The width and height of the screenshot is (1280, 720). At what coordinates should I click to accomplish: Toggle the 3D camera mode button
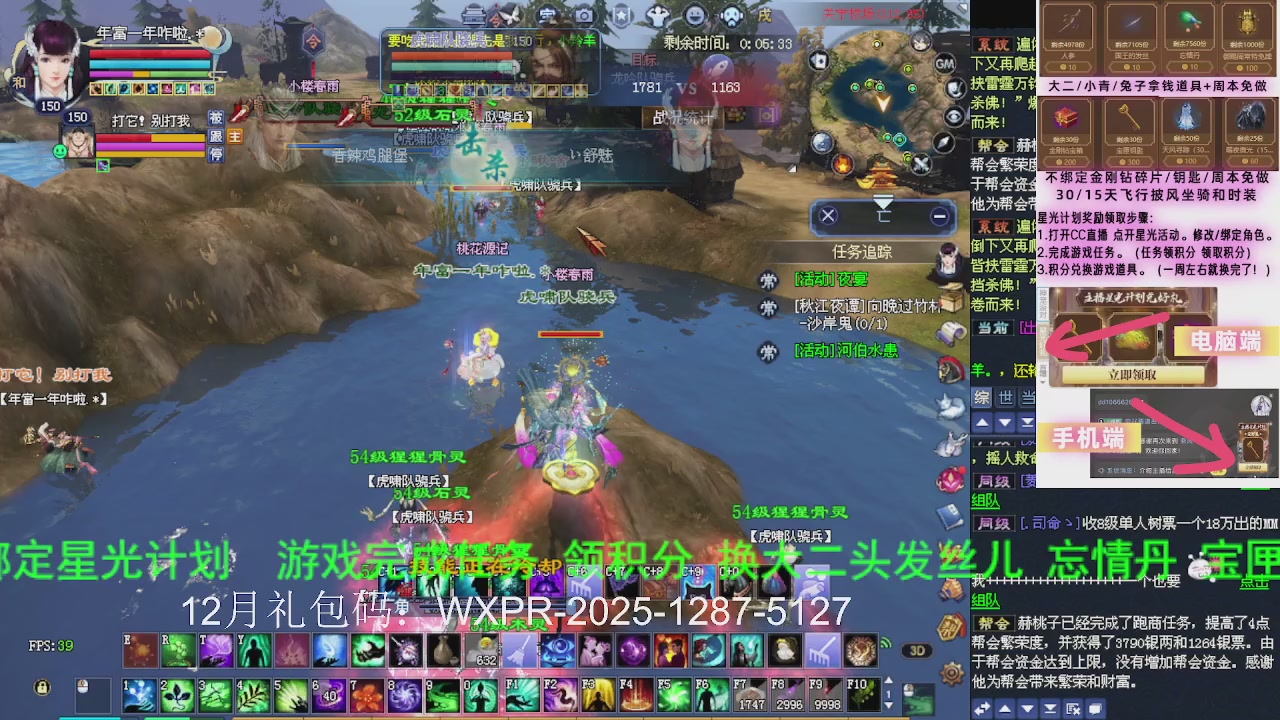916,651
